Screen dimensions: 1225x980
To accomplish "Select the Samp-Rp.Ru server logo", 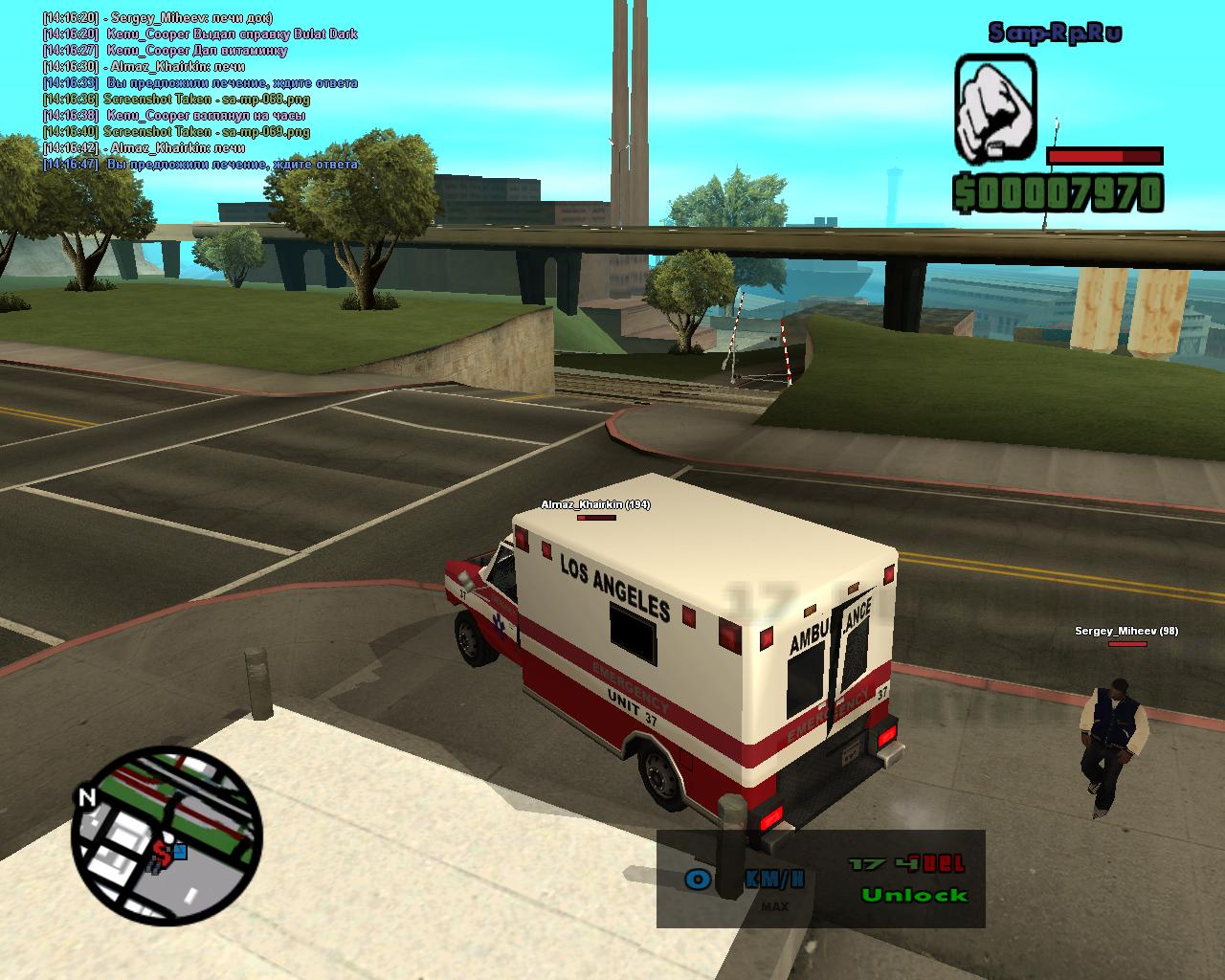I will tap(1055, 33).
